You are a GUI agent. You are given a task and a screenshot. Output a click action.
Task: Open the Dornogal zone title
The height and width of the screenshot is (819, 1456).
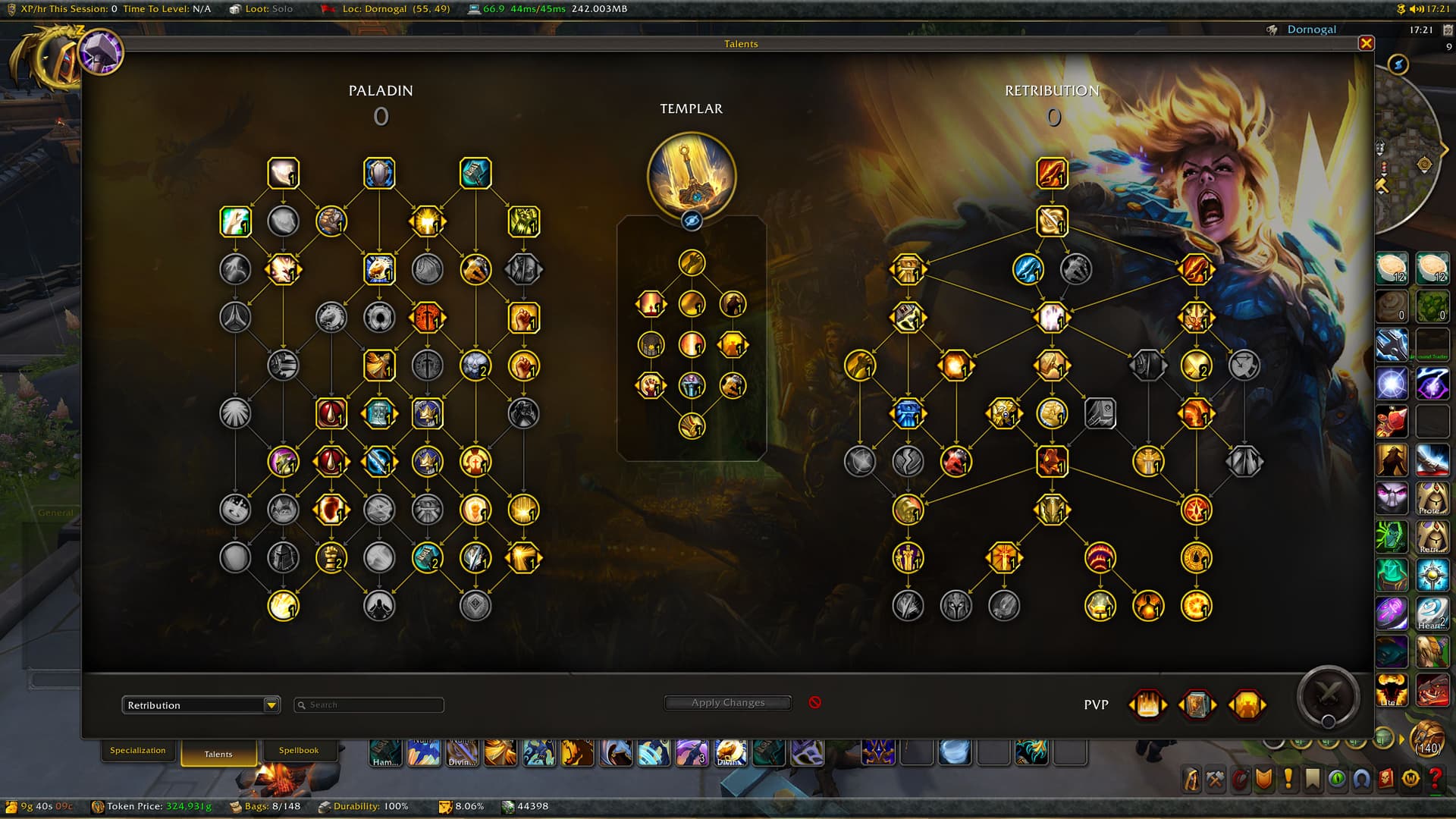point(1311,30)
